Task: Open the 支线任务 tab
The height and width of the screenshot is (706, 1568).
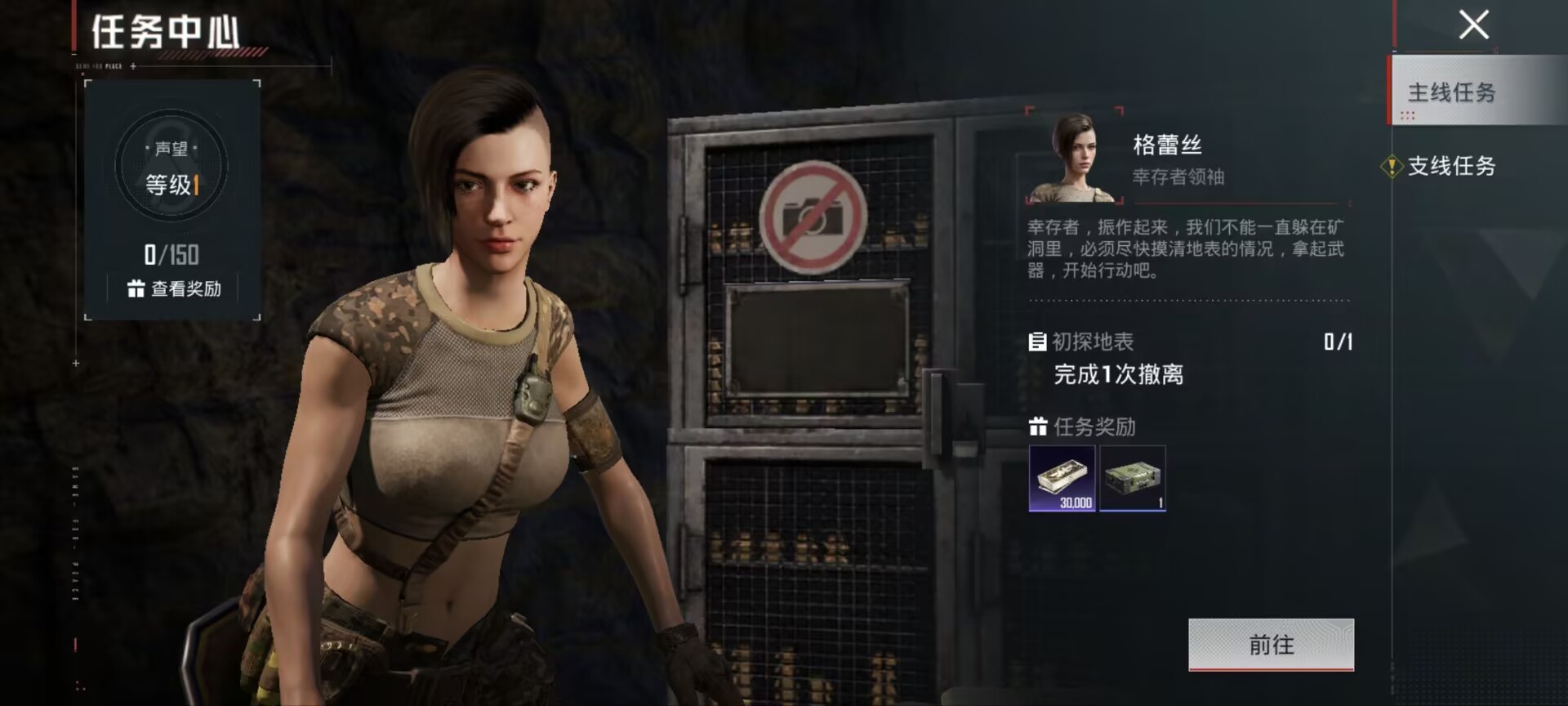Action: click(1451, 167)
